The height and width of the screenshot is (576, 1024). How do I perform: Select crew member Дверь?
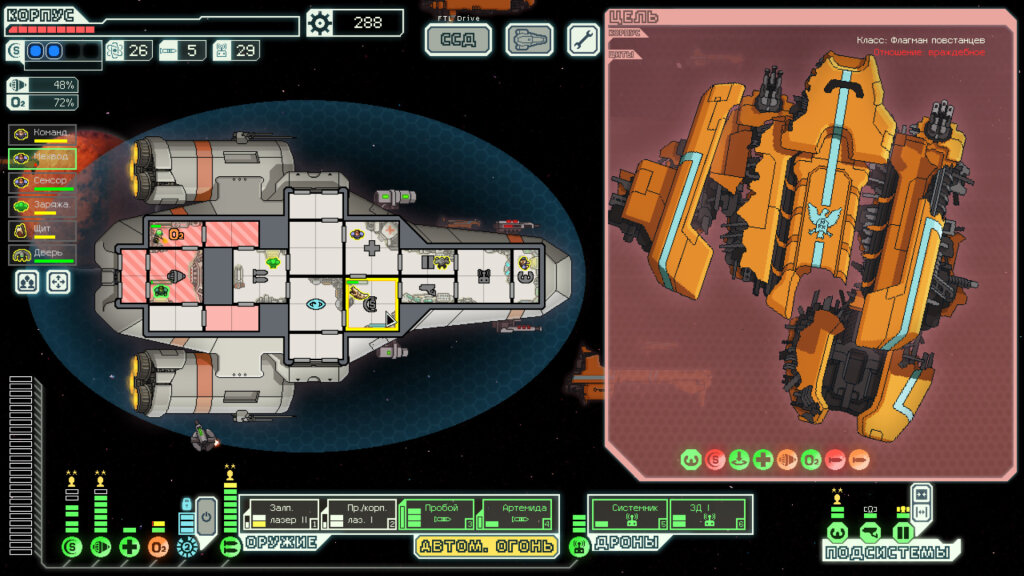click(42, 255)
